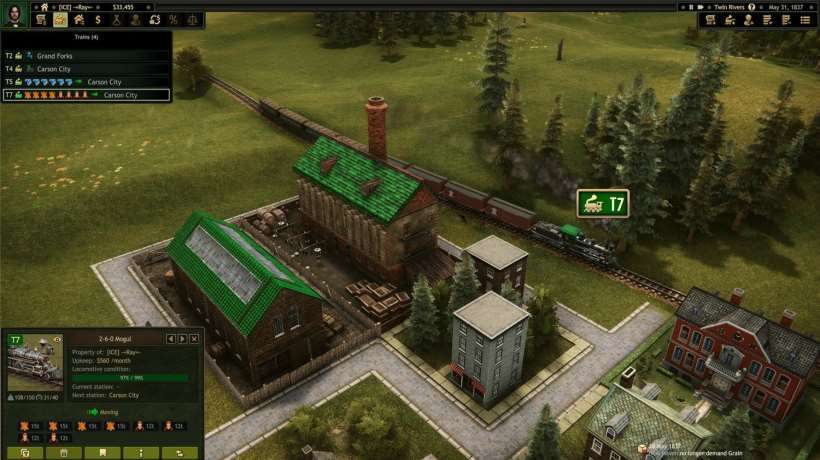
Task: Open the hamburger list menu icon
Action: coord(805,20)
